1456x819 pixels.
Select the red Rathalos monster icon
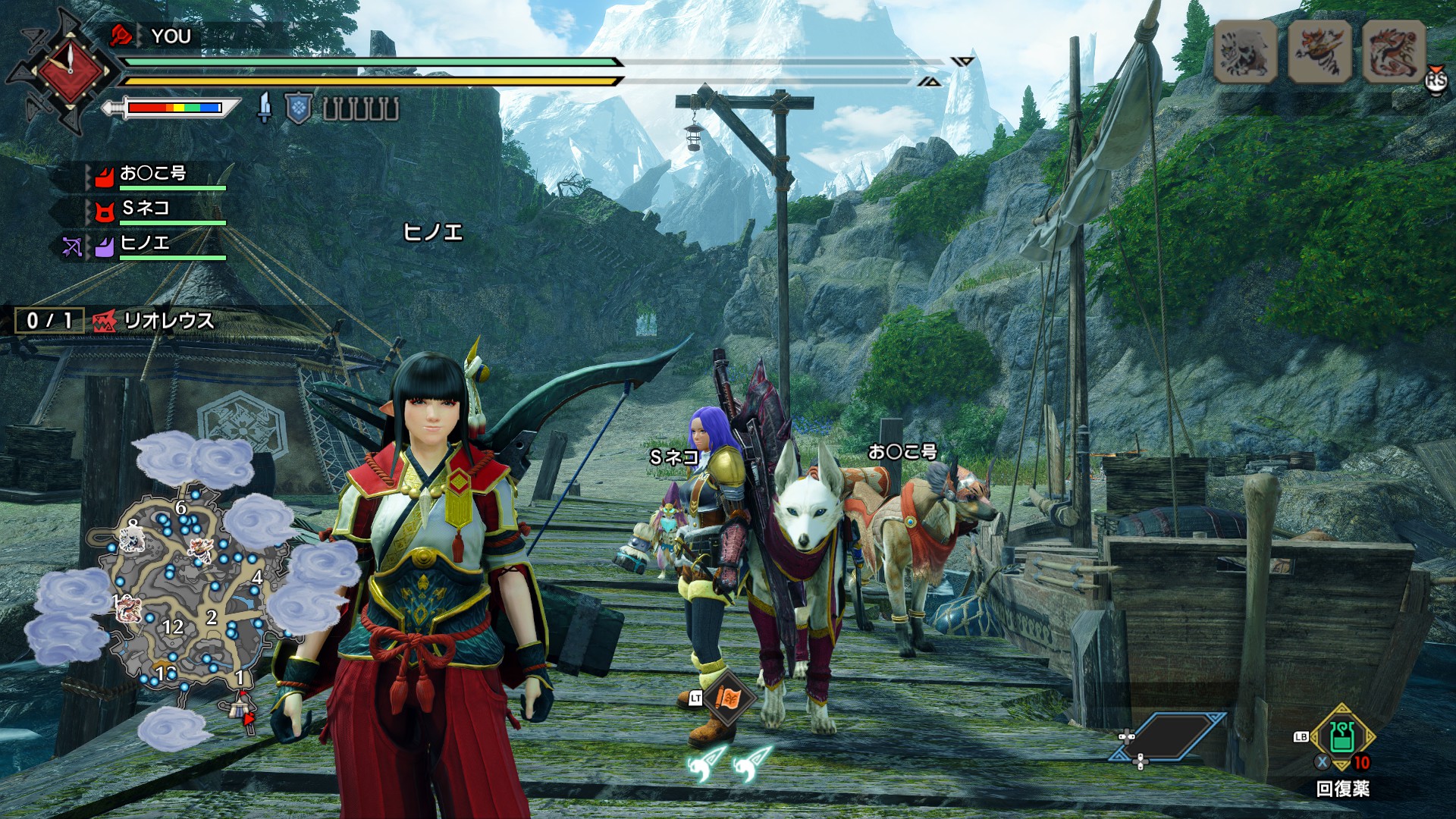(x=1393, y=52)
